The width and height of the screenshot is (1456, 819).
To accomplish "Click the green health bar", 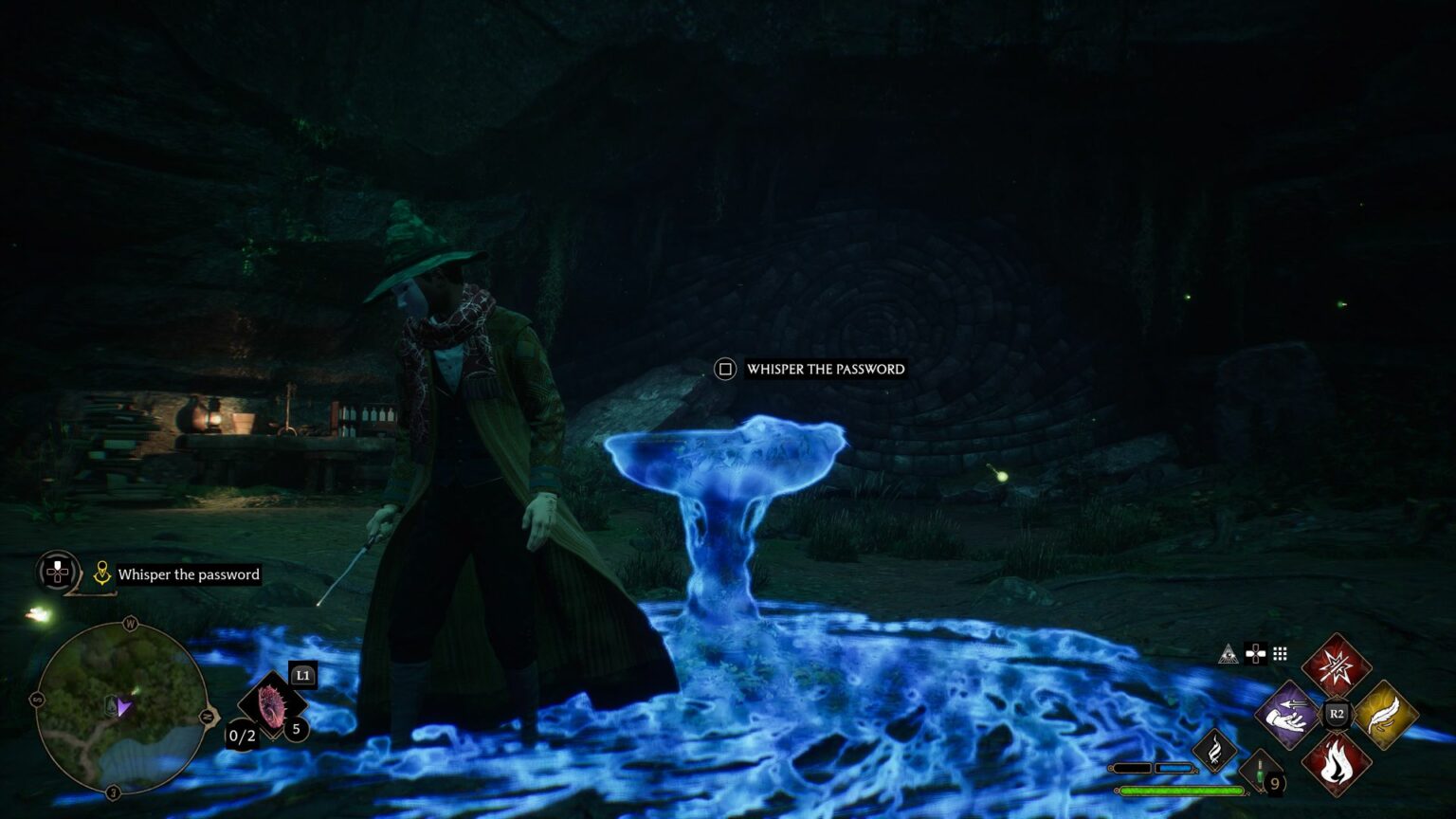I will (1180, 790).
